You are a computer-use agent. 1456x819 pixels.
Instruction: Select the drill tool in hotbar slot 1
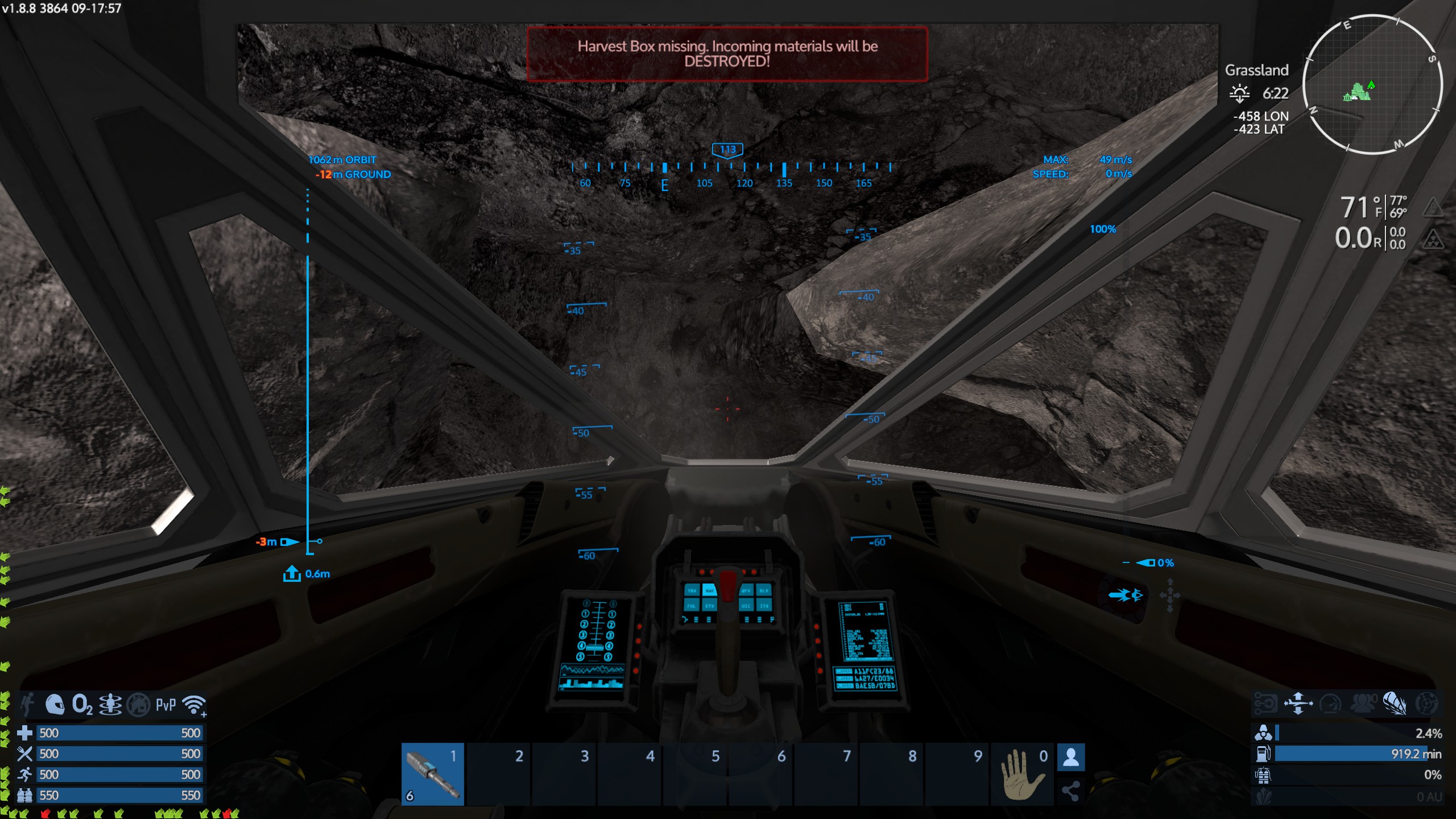click(x=433, y=774)
